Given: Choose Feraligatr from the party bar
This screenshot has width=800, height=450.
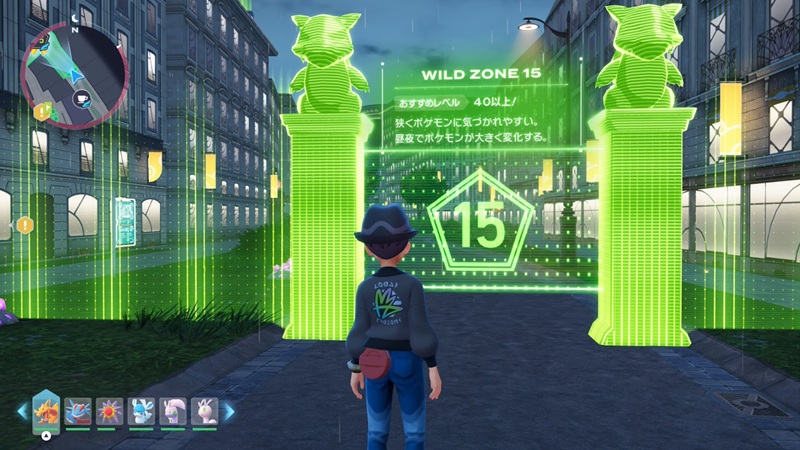Looking at the screenshot, I should click(x=79, y=411).
